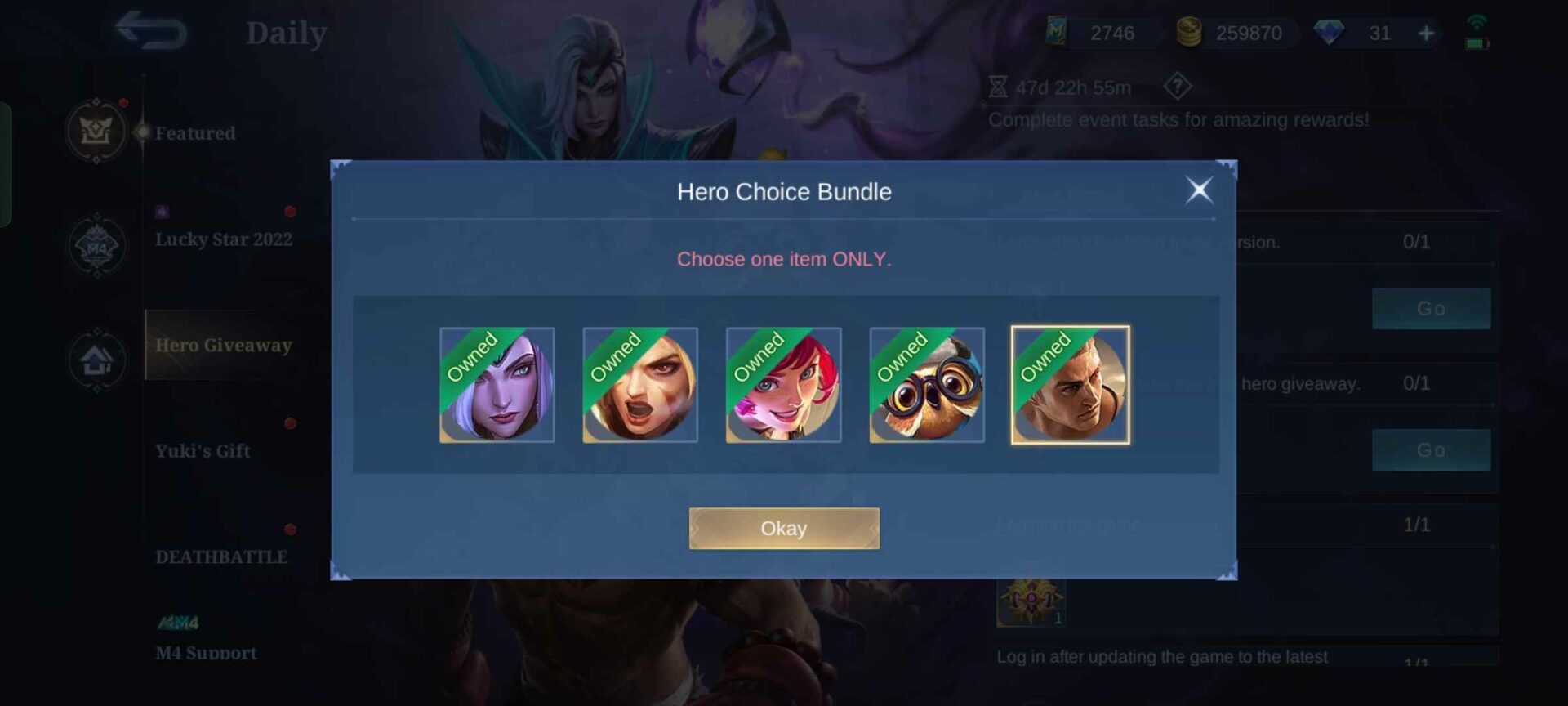Viewport: 1568px width, 706px height.
Task: Select the owl hero with goggles
Action: (925, 384)
